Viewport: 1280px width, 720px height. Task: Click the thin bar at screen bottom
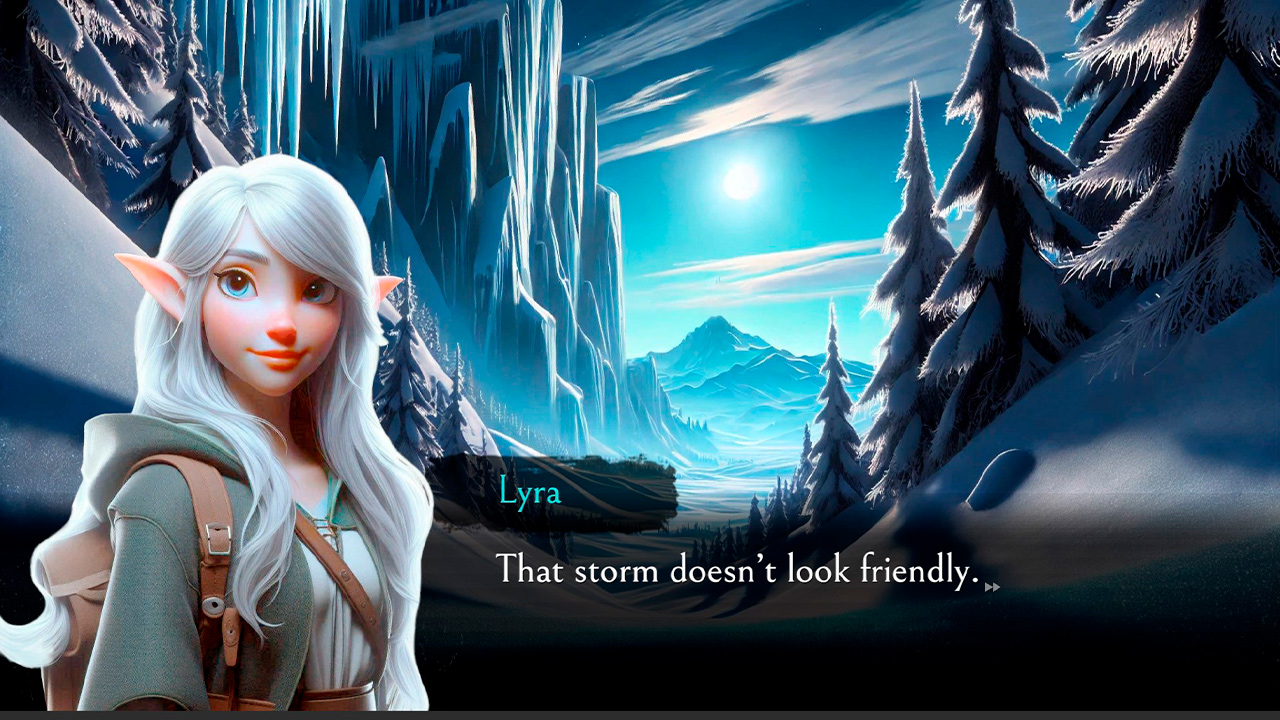point(640,713)
